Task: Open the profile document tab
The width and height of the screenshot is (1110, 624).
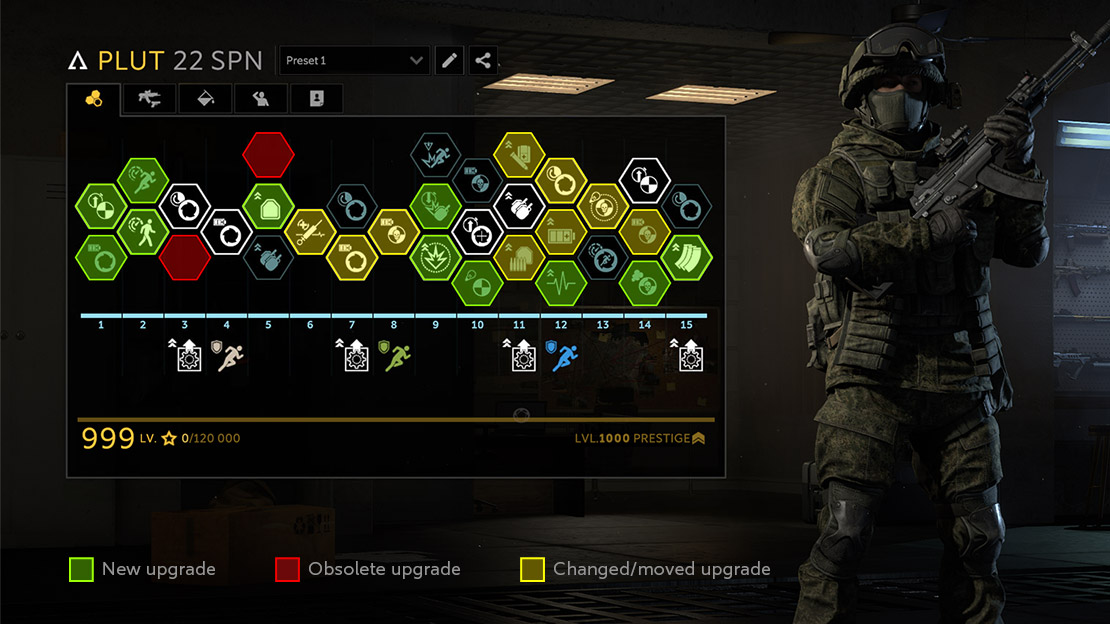Action: click(x=316, y=98)
